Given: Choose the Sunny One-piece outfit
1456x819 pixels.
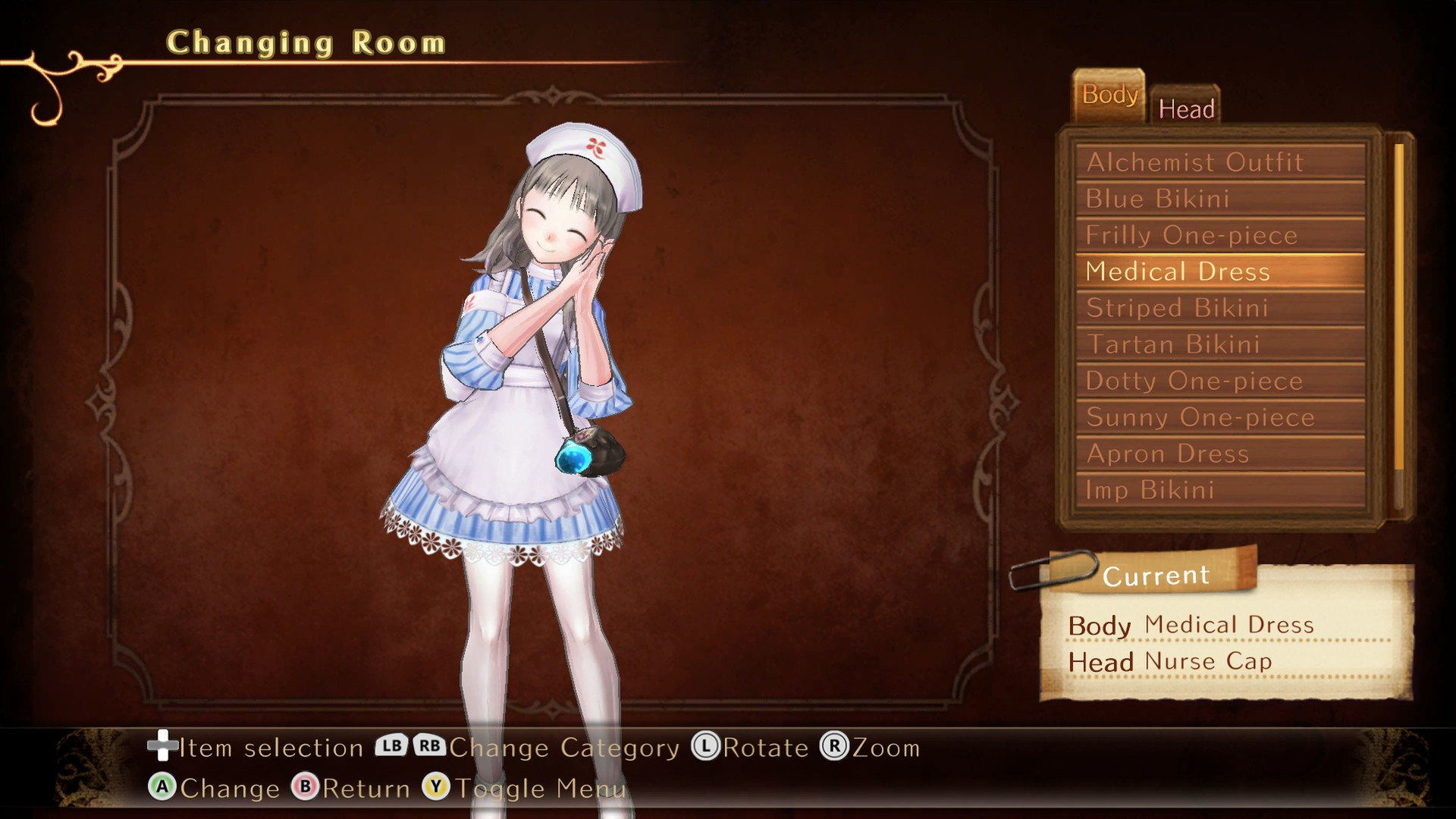Looking at the screenshot, I should click(x=1198, y=417).
